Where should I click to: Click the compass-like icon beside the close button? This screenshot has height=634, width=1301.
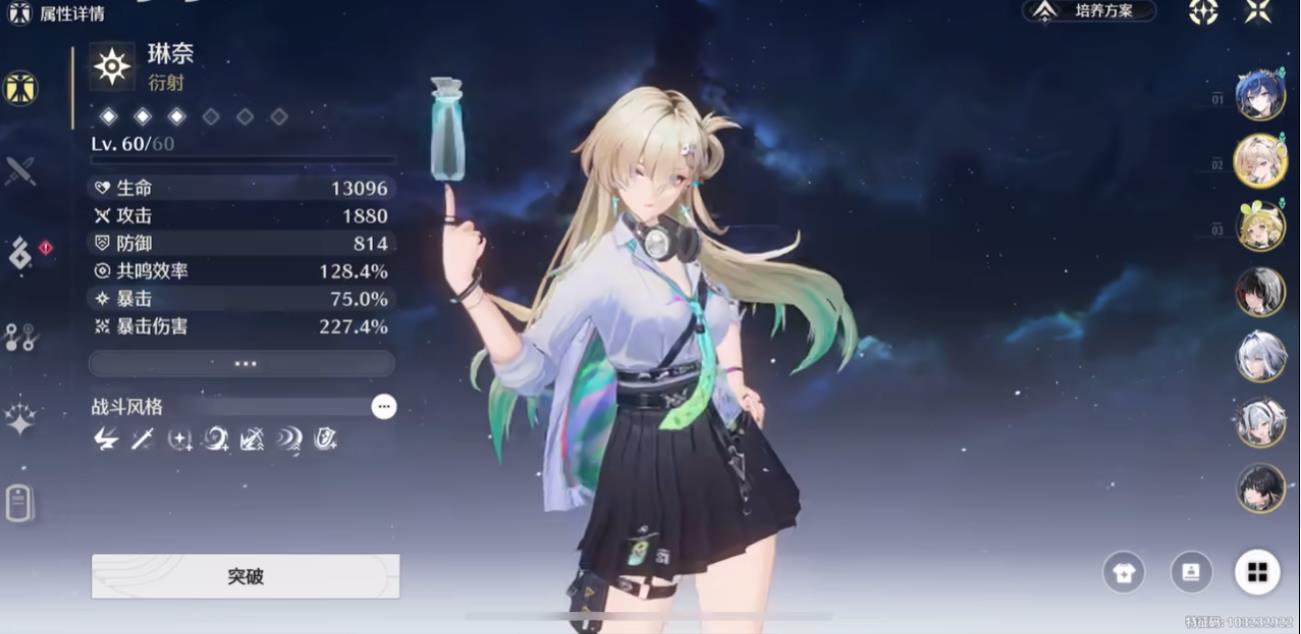[x=1203, y=11]
